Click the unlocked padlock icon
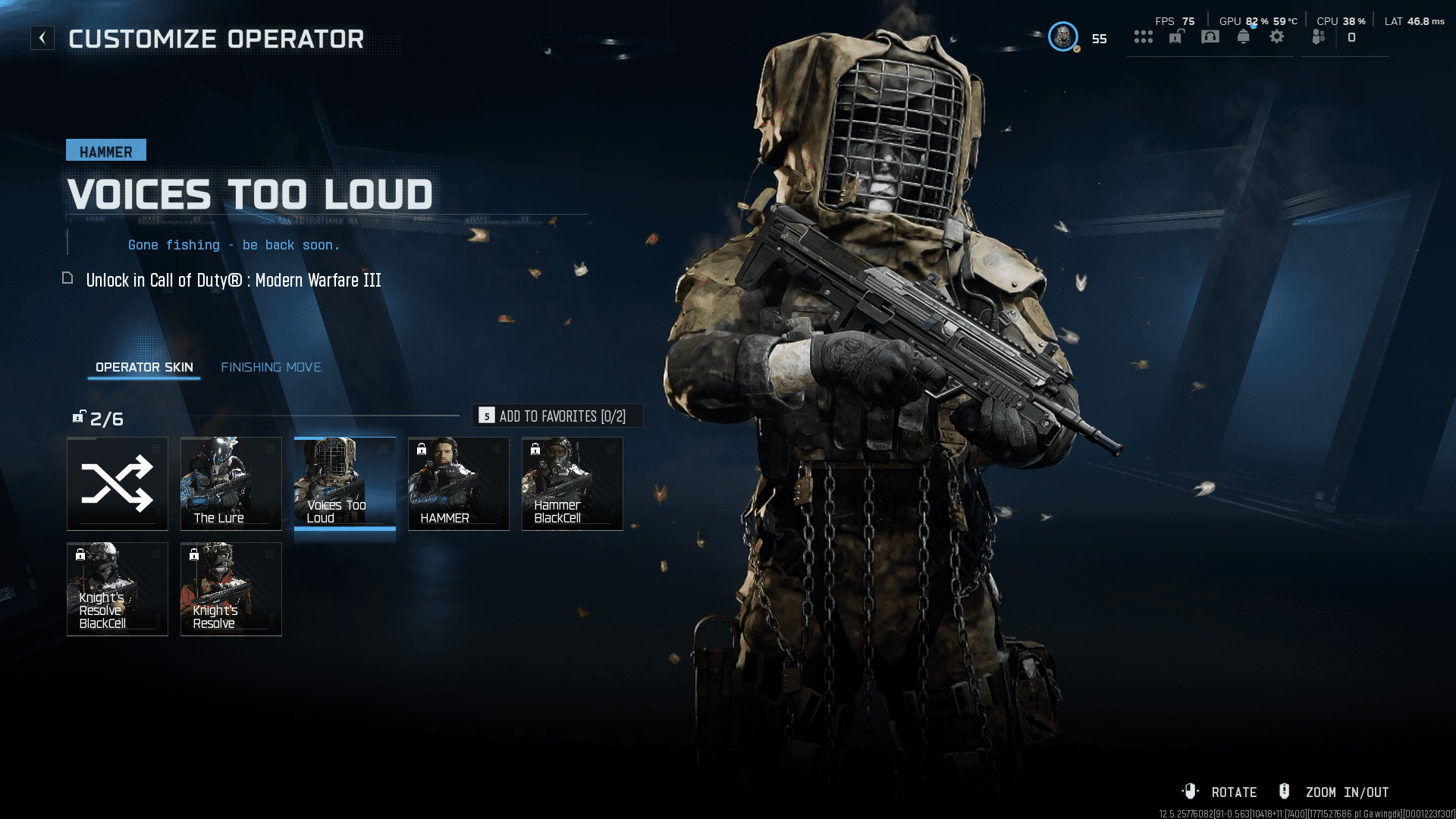The height and width of the screenshot is (819, 1456). [x=1176, y=36]
